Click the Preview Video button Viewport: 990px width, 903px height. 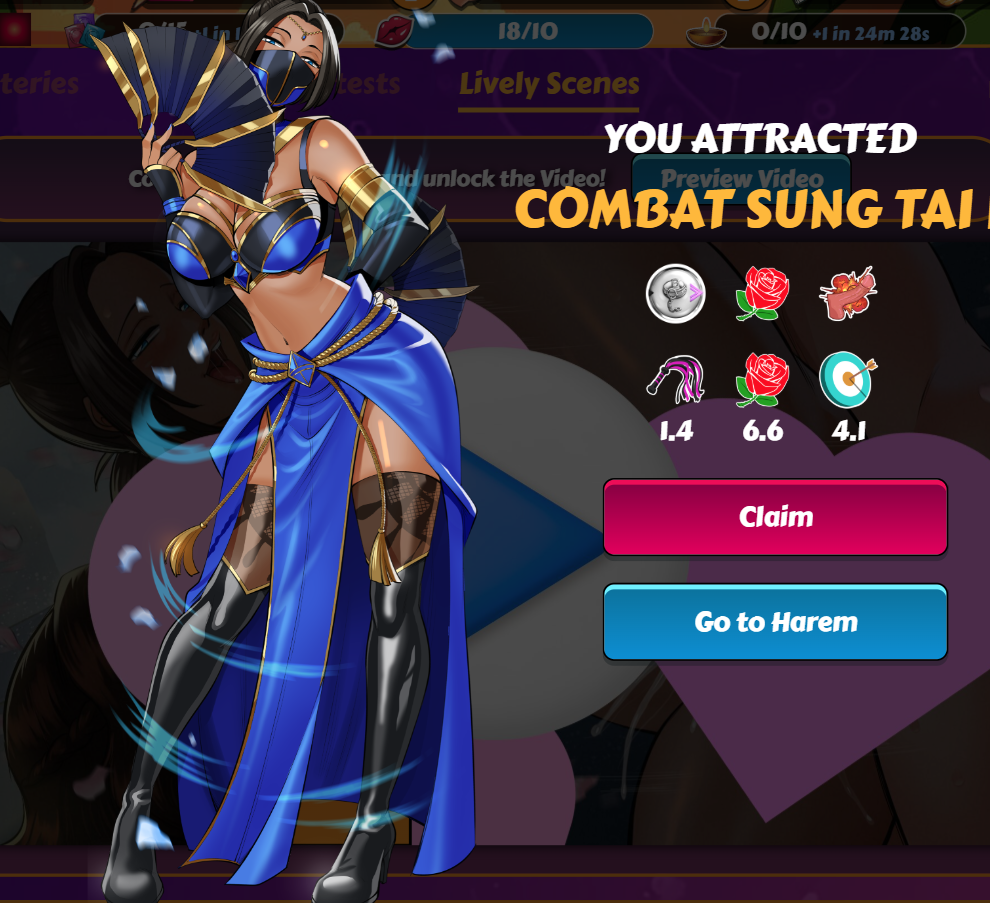[x=742, y=179]
